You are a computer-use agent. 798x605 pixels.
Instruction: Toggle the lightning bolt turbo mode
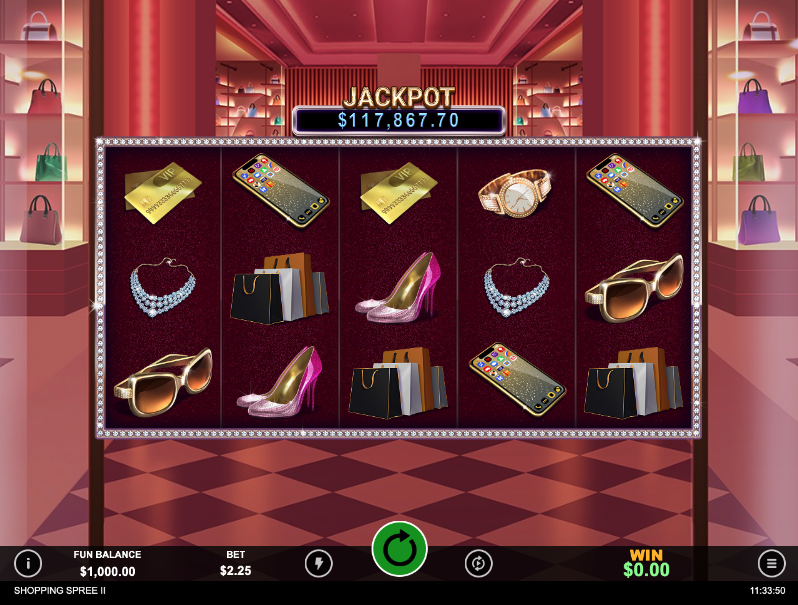tap(318, 563)
